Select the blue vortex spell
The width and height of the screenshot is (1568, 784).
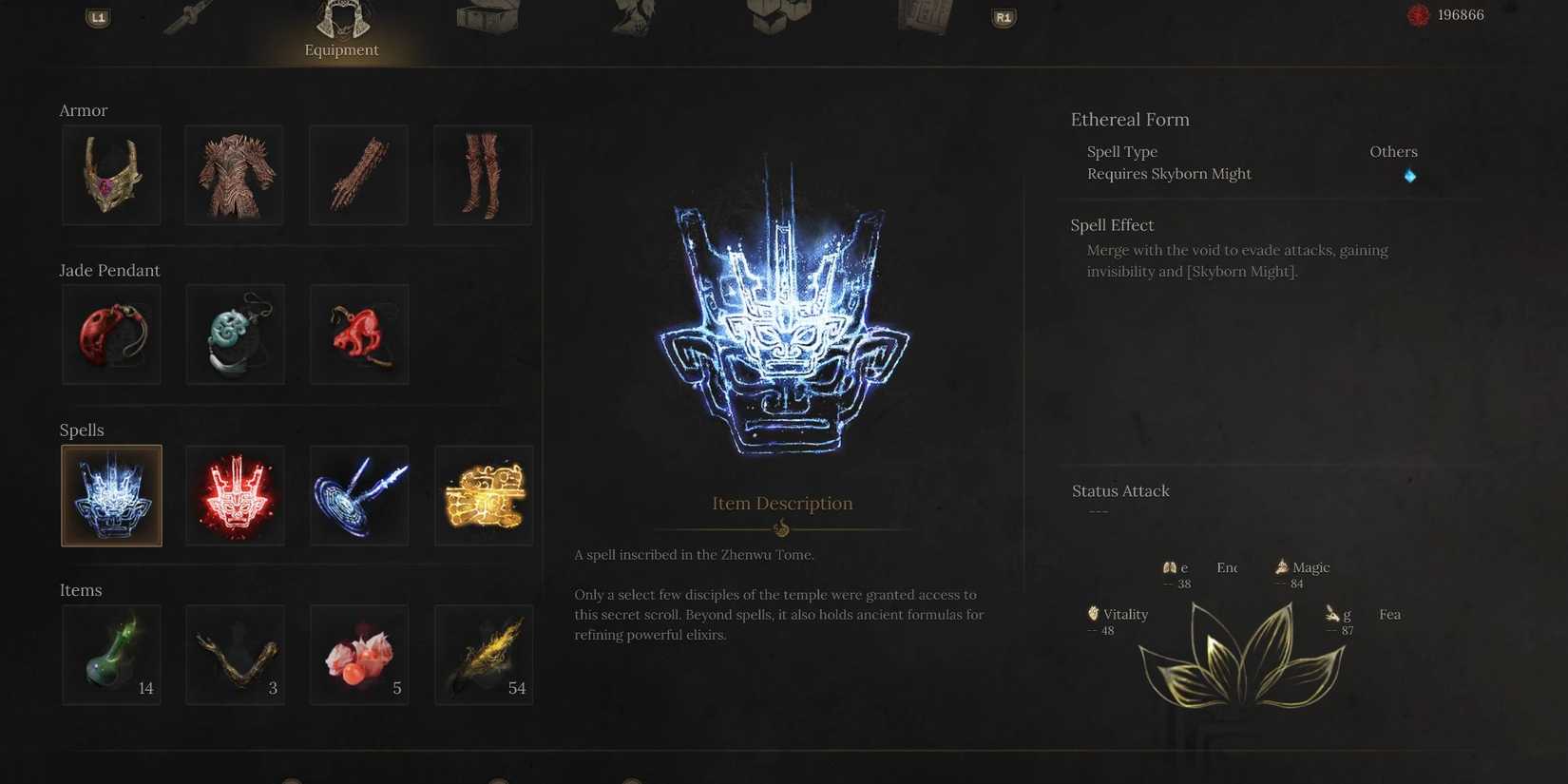358,495
